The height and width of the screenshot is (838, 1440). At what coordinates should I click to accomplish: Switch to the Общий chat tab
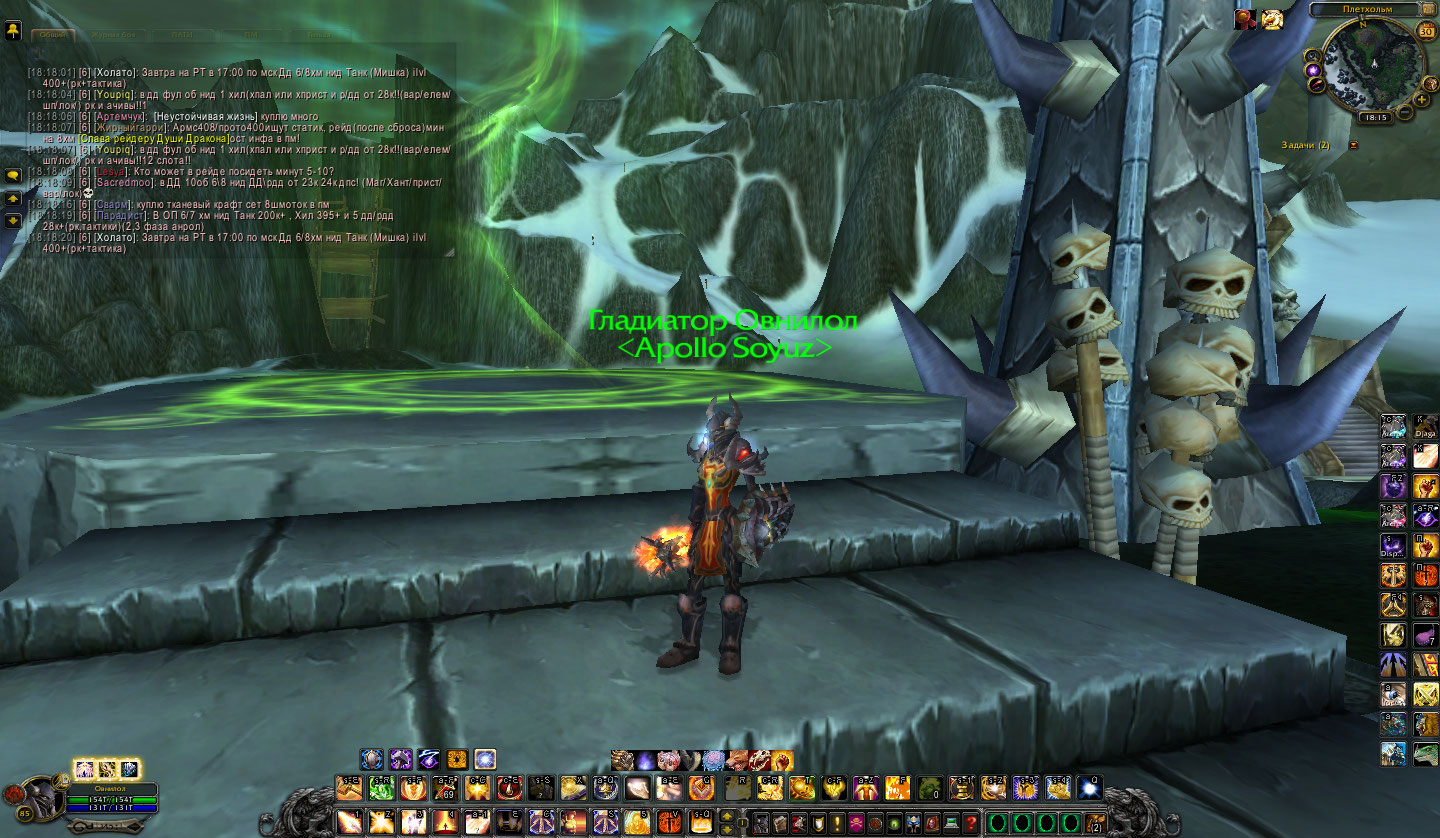51,34
